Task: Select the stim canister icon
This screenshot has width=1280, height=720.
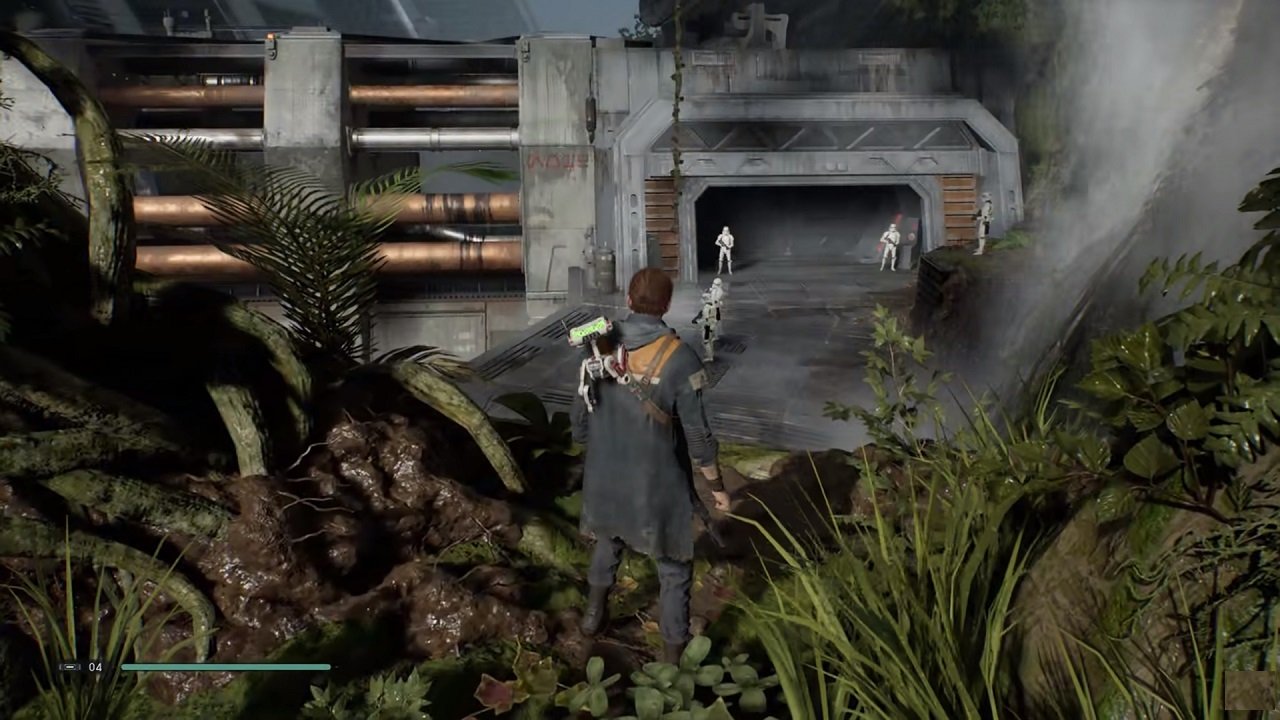Action: coord(69,667)
